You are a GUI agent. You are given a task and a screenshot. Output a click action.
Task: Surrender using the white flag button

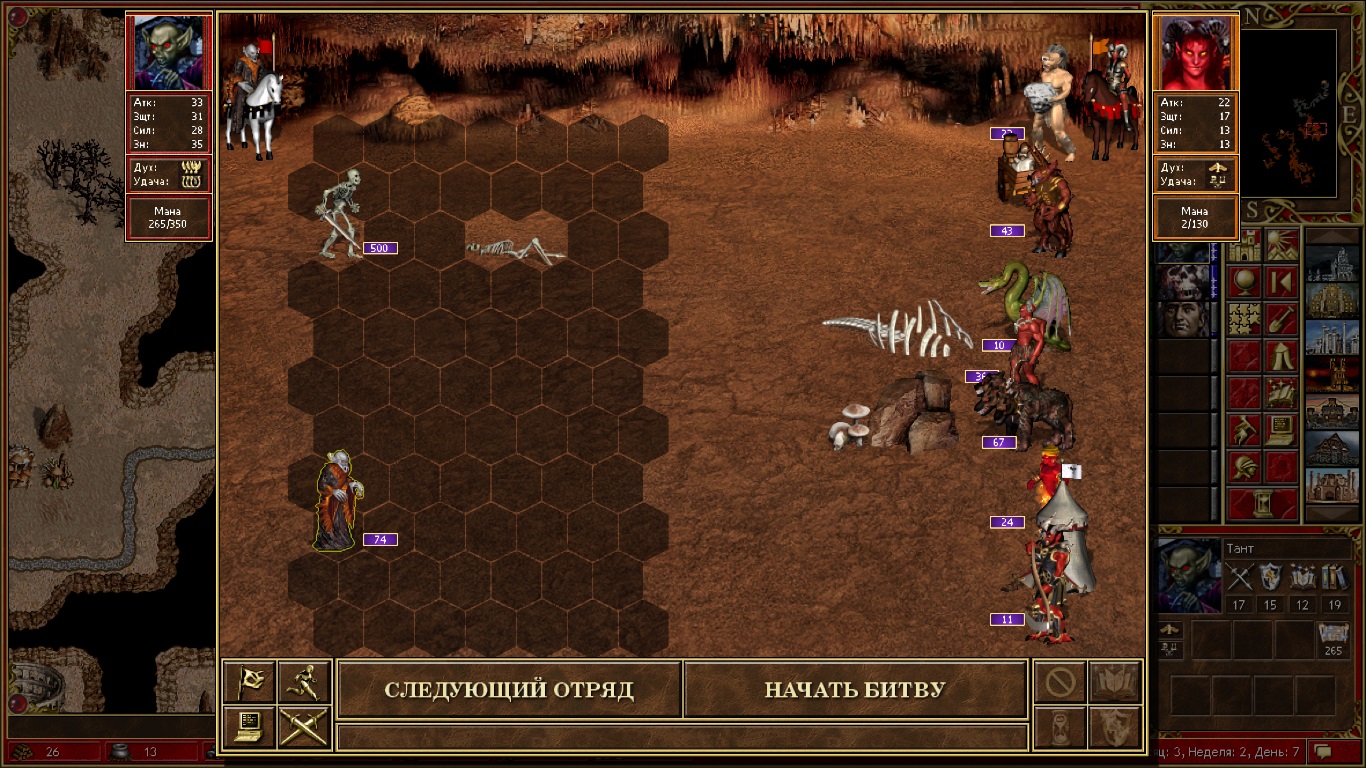coord(249,682)
